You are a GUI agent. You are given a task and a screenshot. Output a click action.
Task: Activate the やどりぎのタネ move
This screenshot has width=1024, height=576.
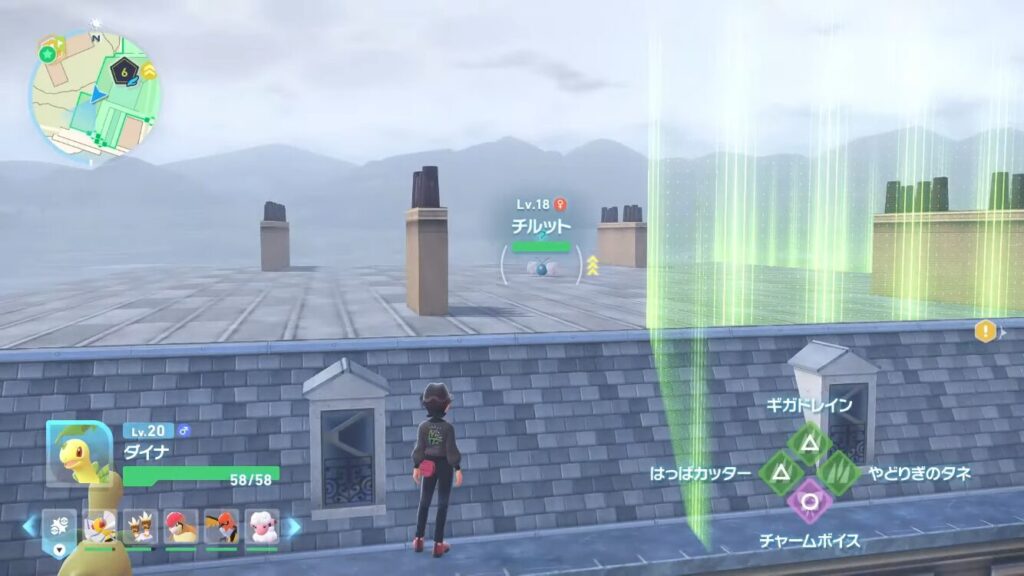(x=838, y=472)
